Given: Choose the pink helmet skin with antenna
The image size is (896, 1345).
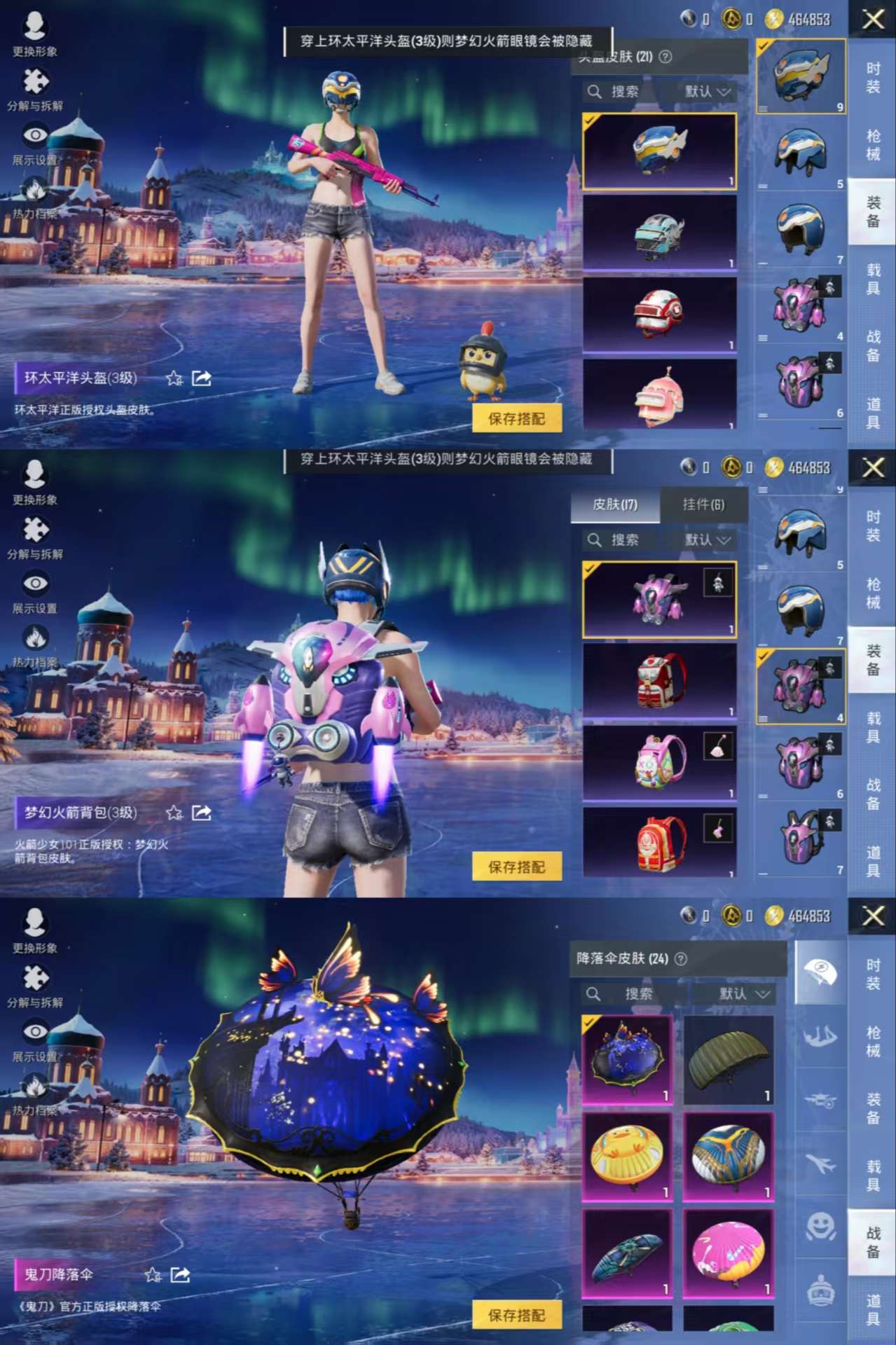Looking at the screenshot, I should pos(659,395).
